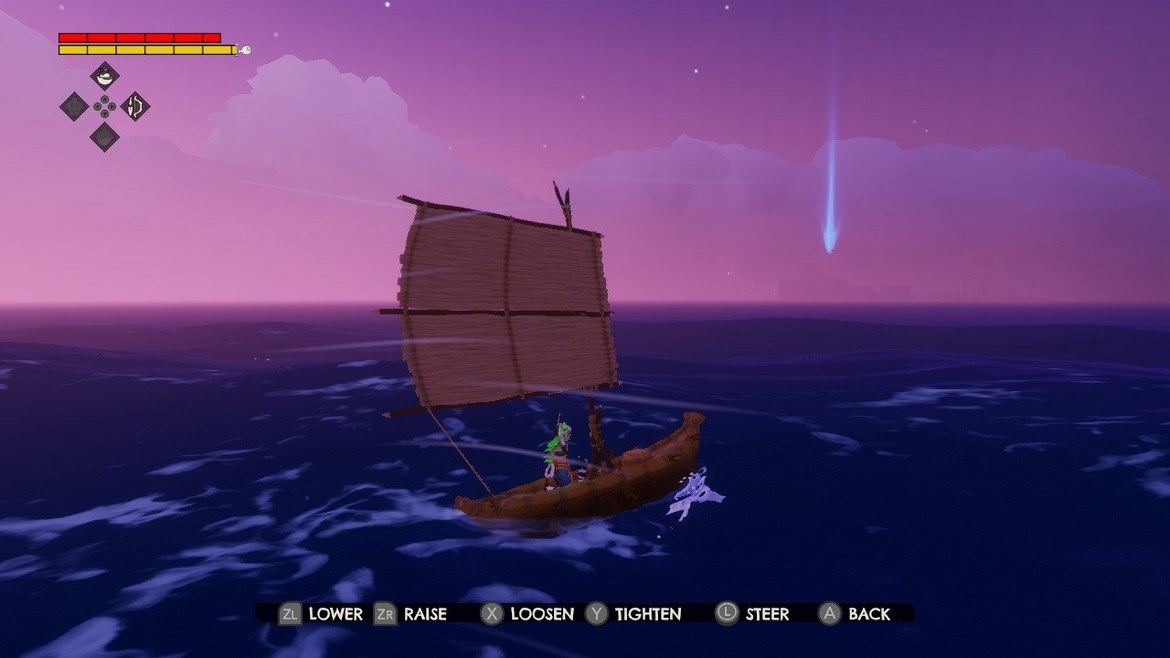Screen dimensions: 1170x658
Task: Select the food bowl quick slot
Action: (105, 76)
